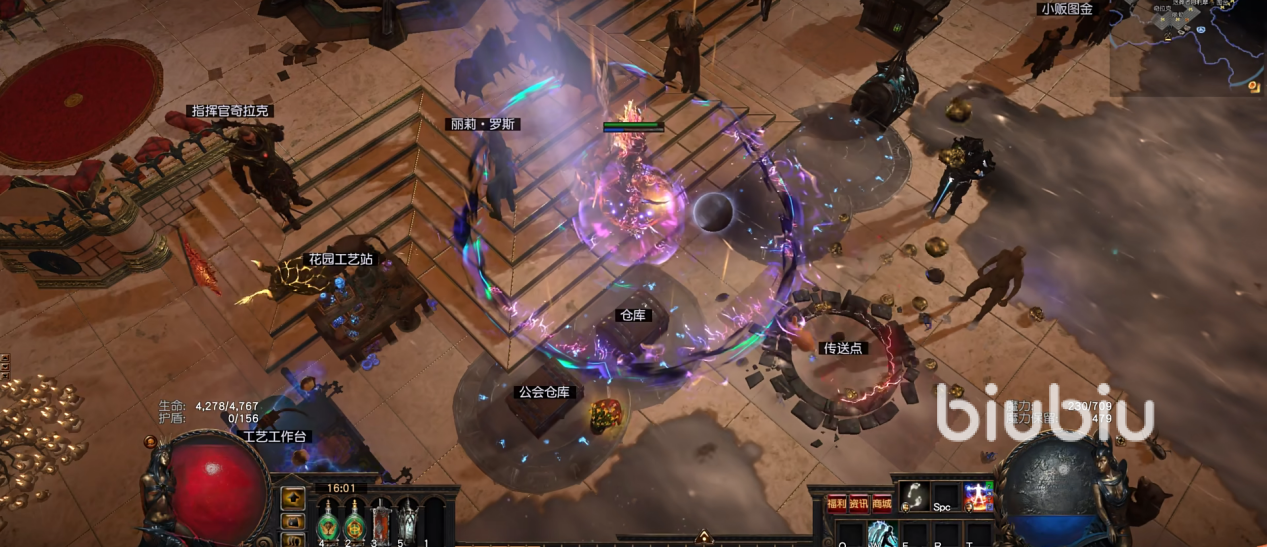
Task: Open the 福利 welfare button
Action: click(836, 503)
